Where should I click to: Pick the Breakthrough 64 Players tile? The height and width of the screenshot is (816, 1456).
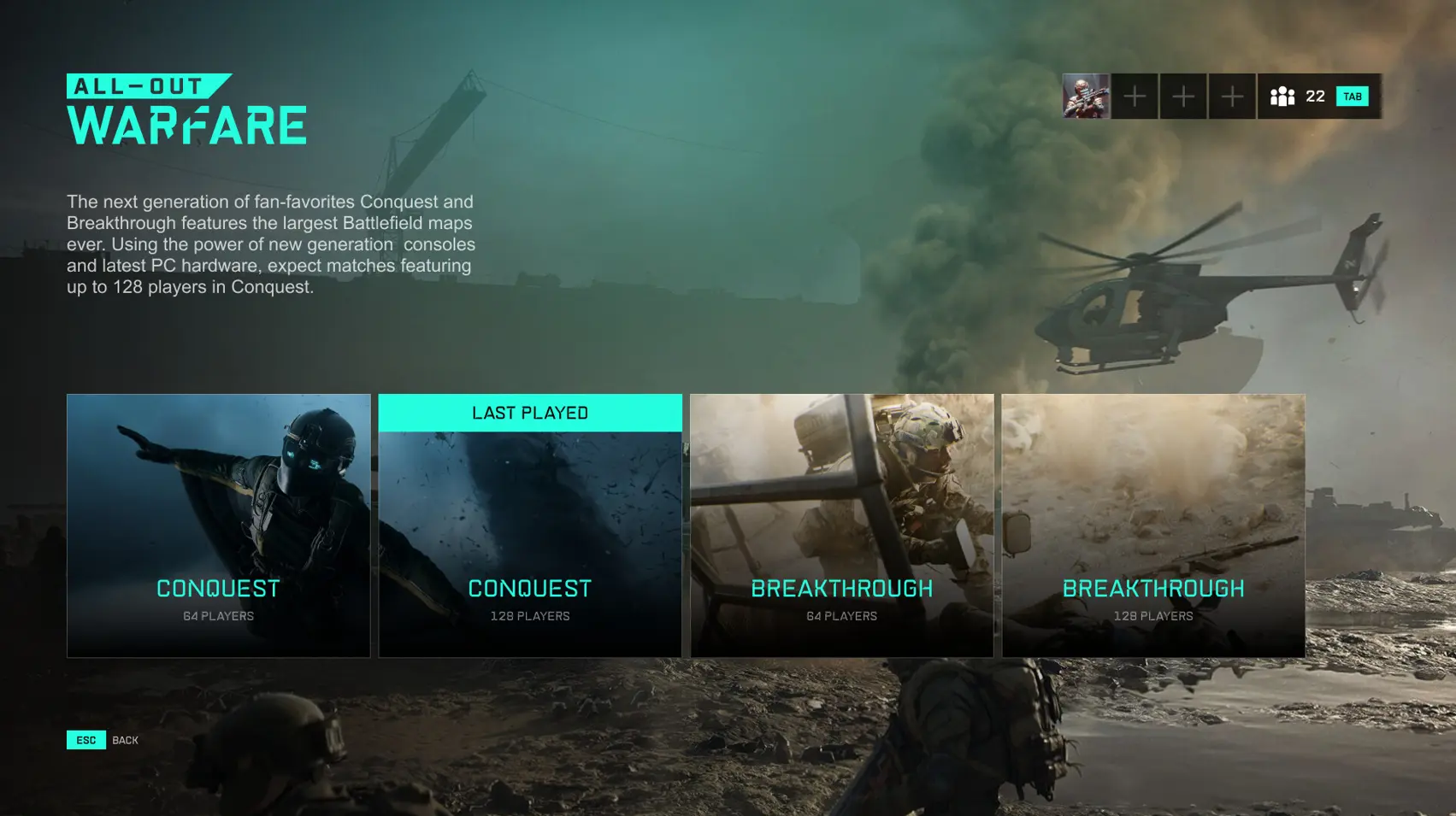click(x=841, y=525)
